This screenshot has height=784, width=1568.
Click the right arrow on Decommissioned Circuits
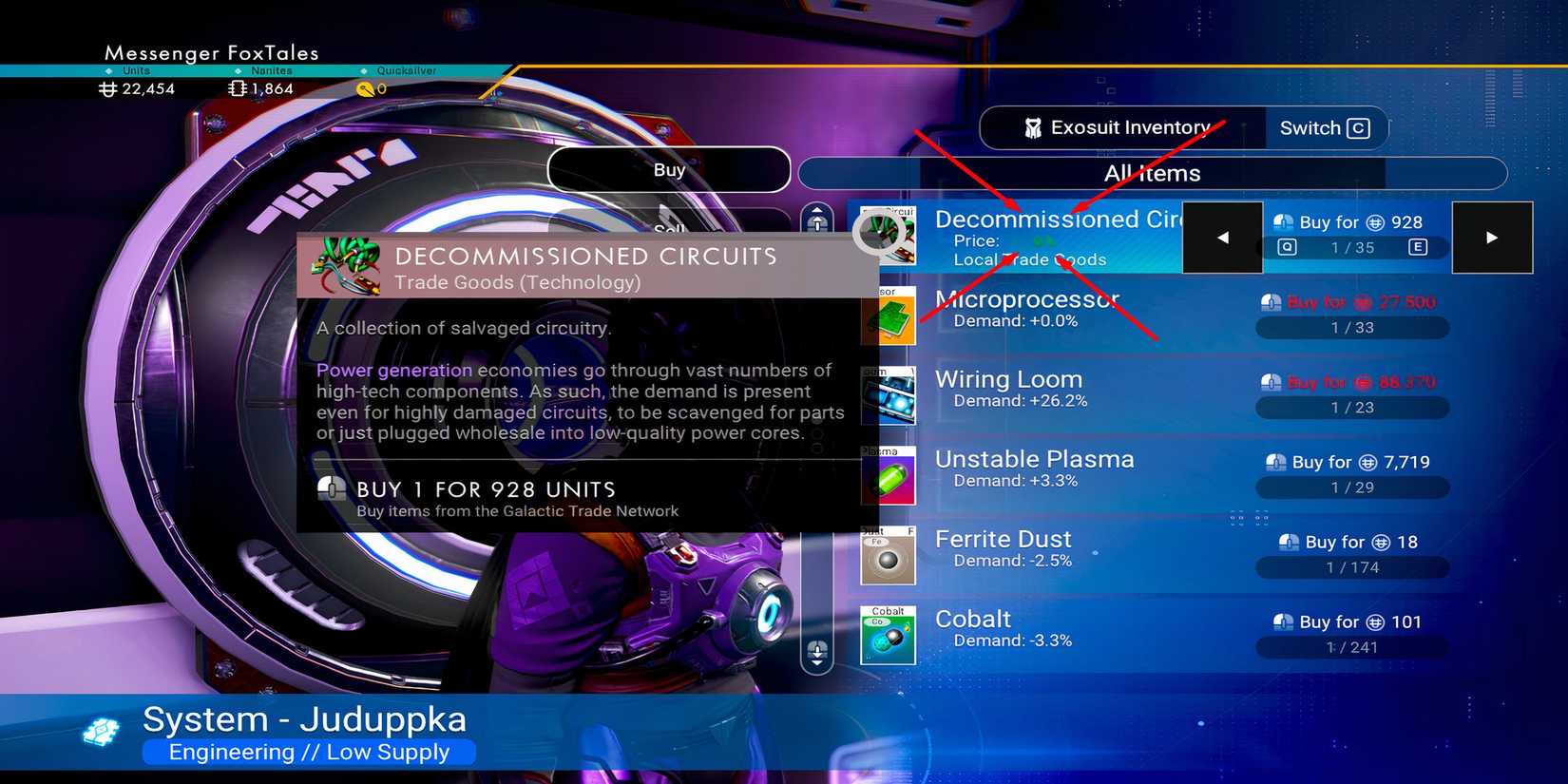(x=1492, y=238)
